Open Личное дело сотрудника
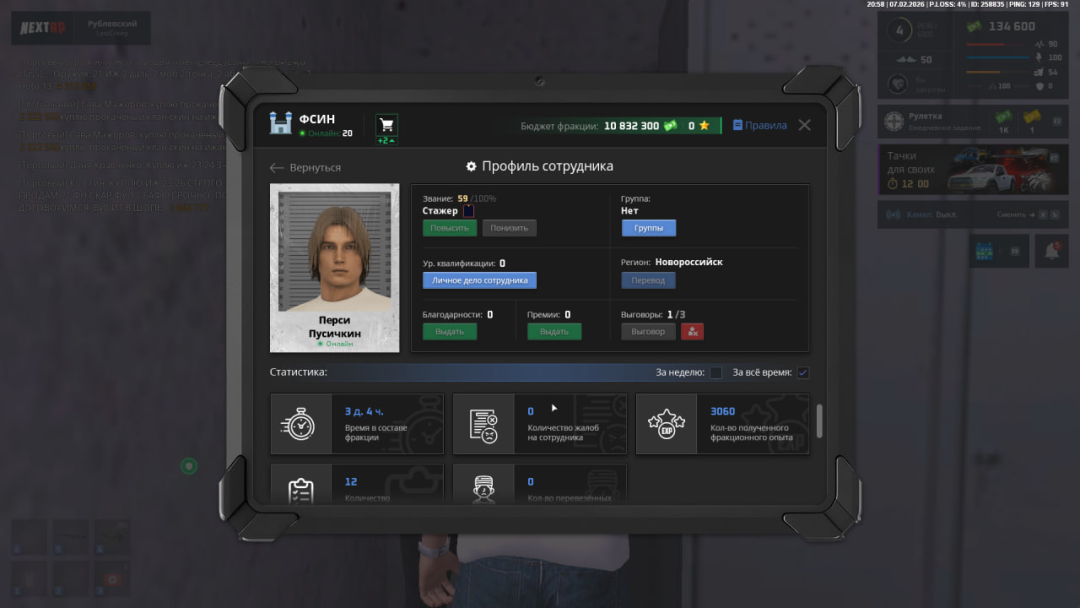The width and height of the screenshot is (1080, 608). click(x=479, y=281)
